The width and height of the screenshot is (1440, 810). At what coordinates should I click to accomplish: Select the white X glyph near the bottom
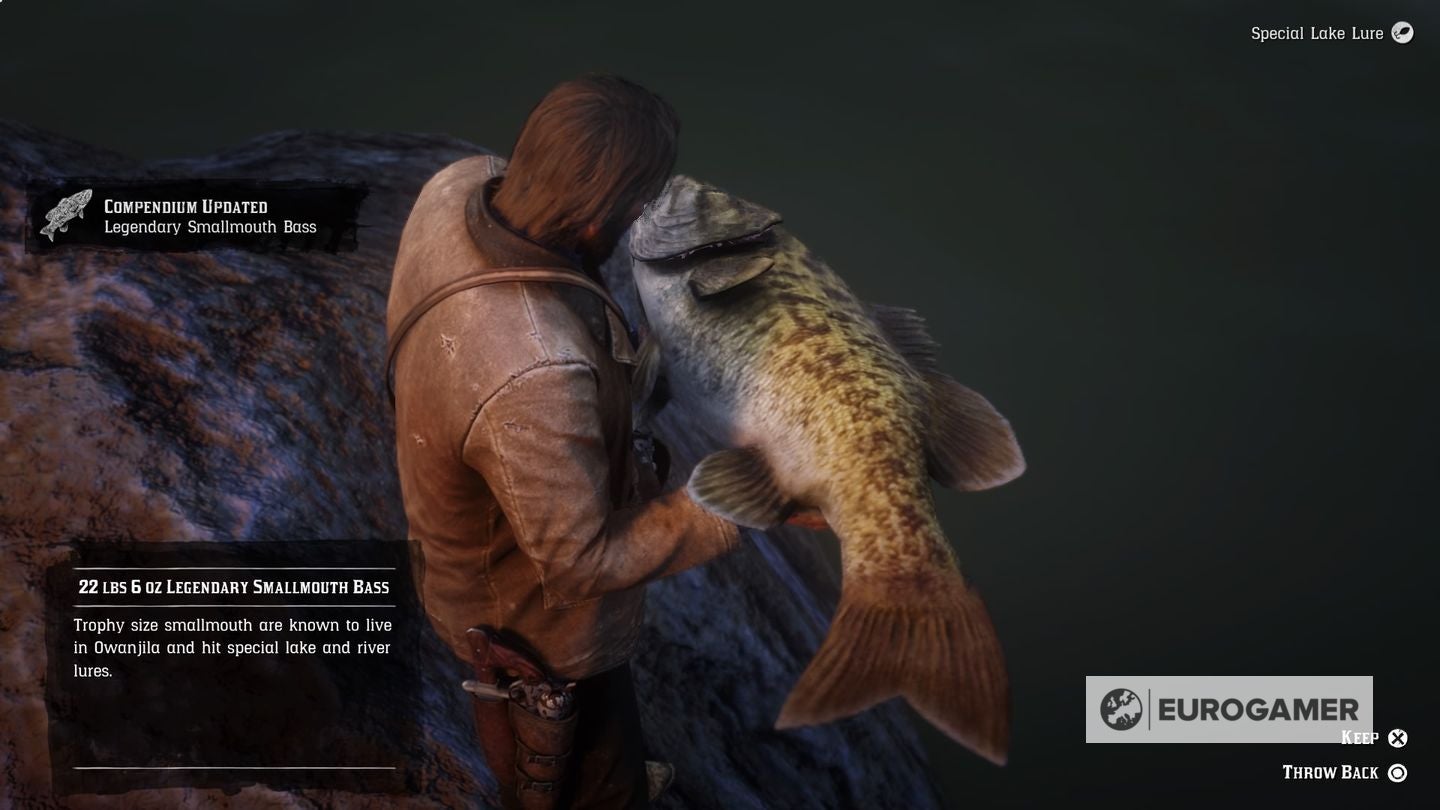1398,738
